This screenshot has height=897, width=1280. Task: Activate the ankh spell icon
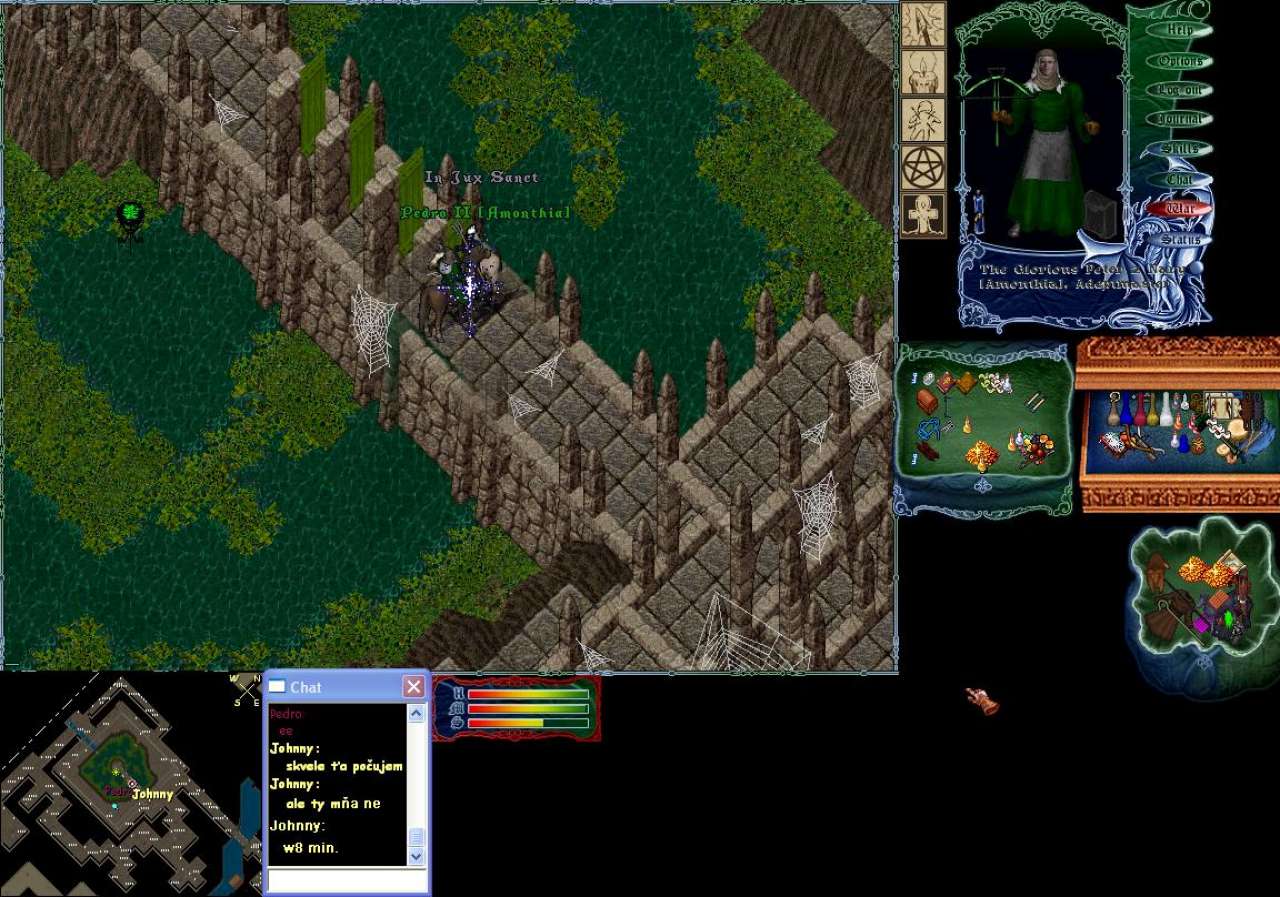coord(923,215)
